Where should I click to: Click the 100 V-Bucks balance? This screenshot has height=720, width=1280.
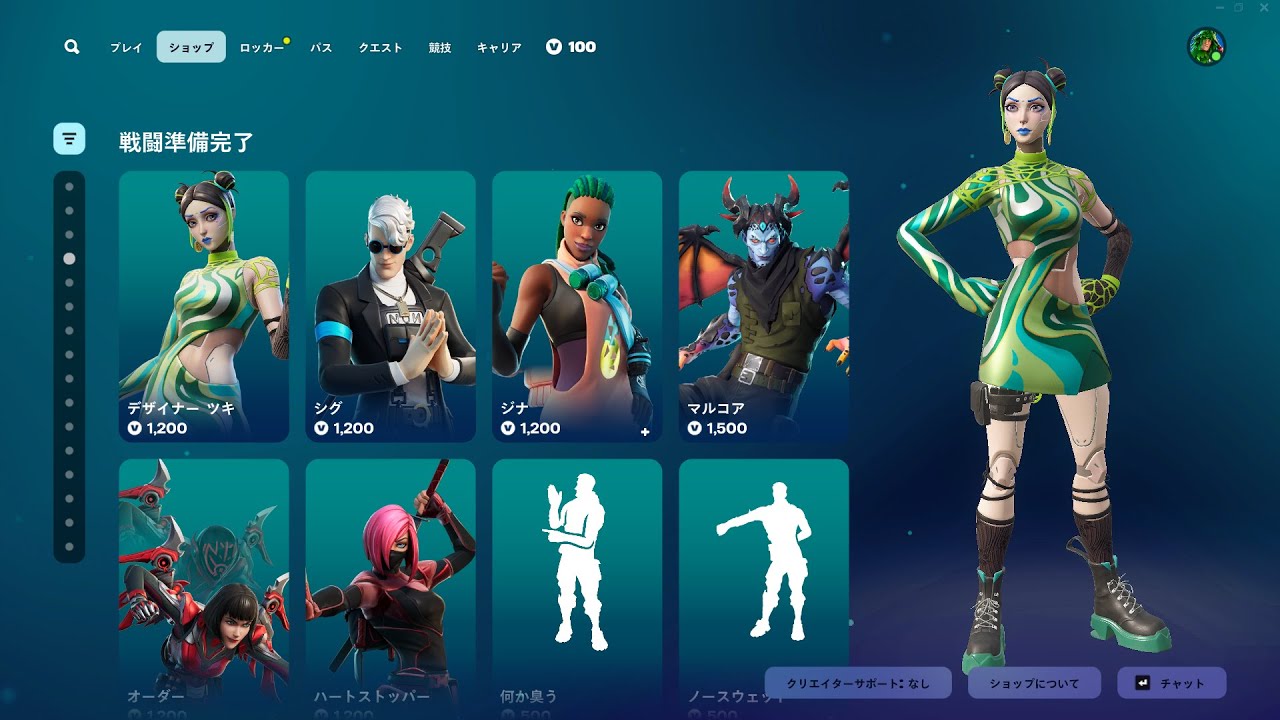pos(571,47)
